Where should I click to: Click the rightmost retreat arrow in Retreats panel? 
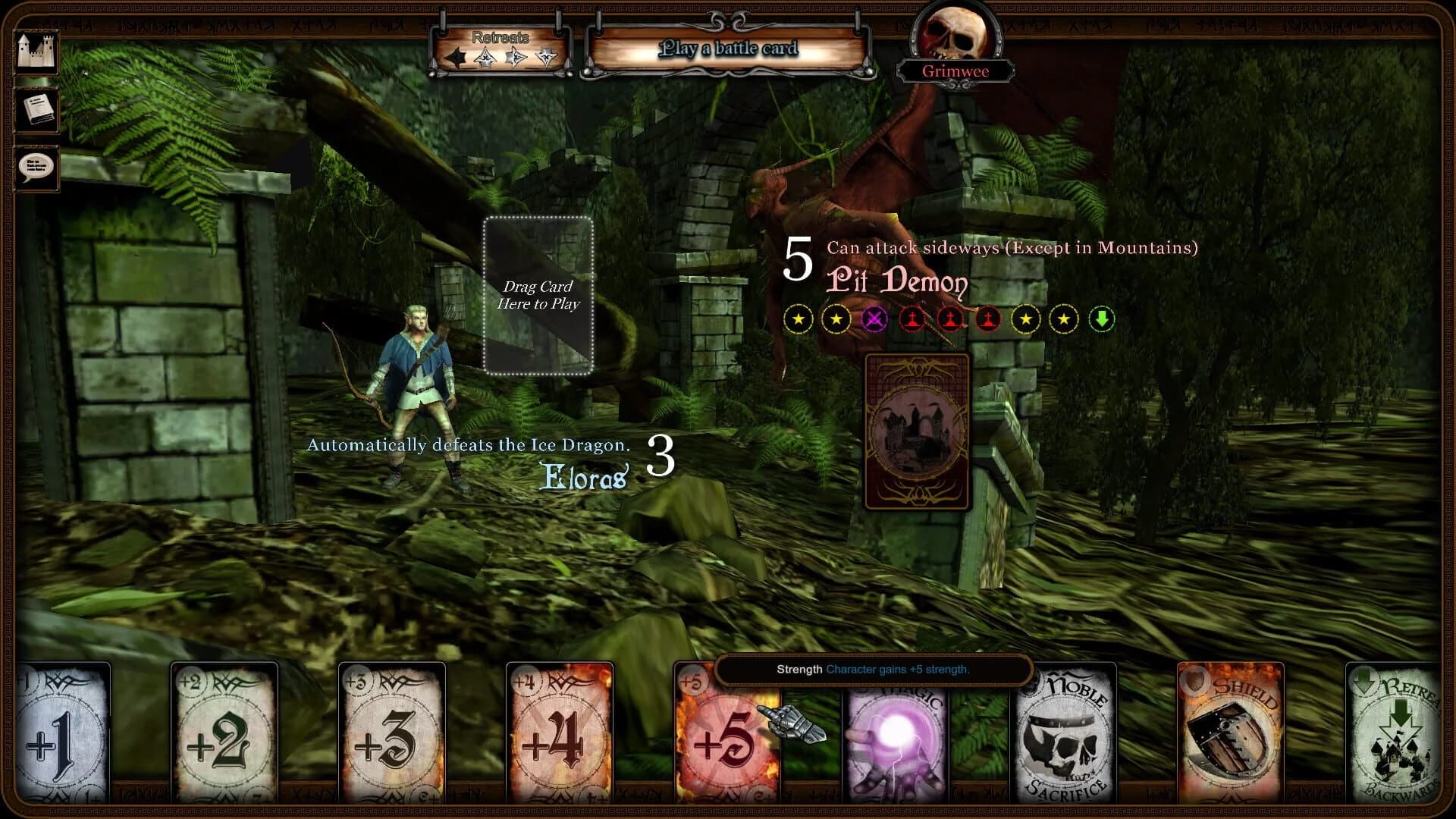tap(547, 58)
